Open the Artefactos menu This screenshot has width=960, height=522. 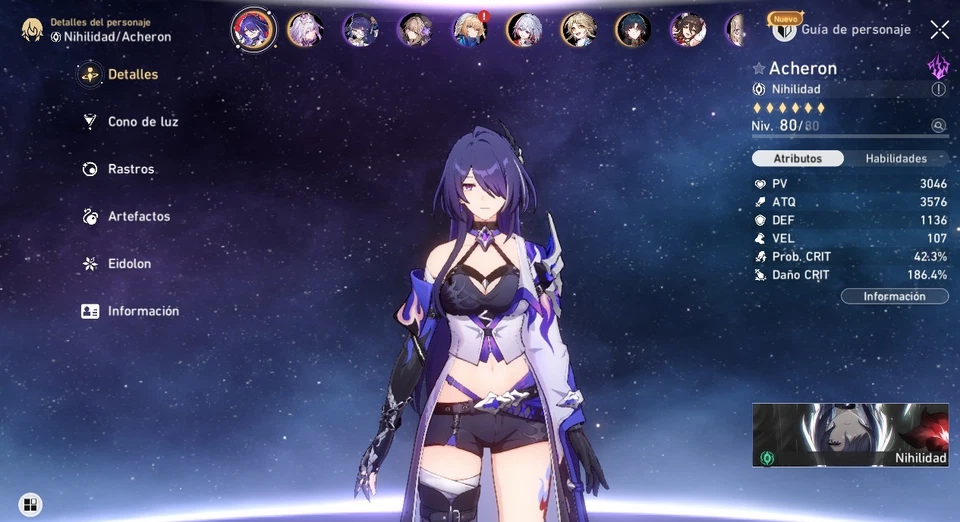click(x=138, y=217)
